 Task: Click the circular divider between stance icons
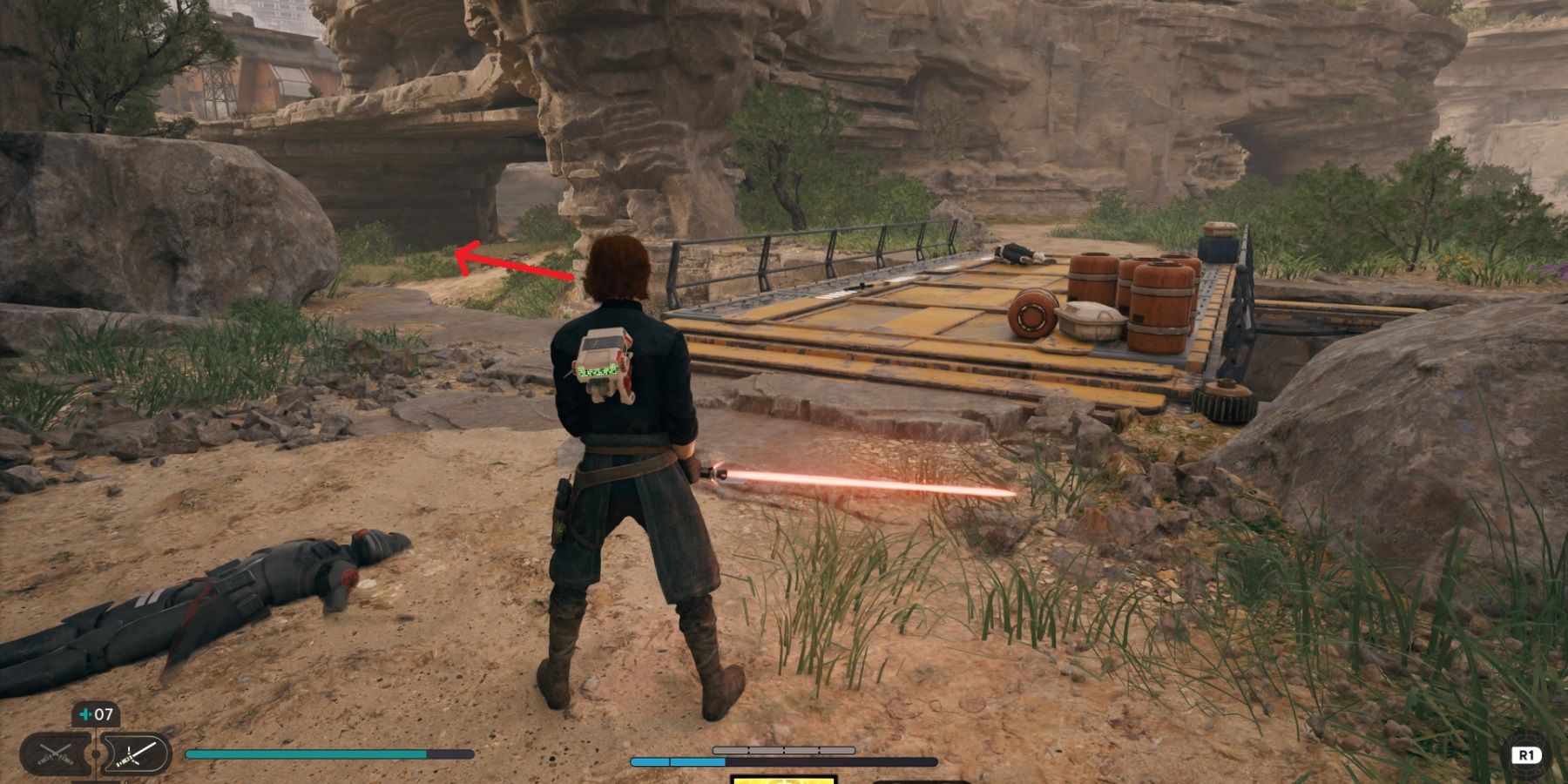pos(94,755)
